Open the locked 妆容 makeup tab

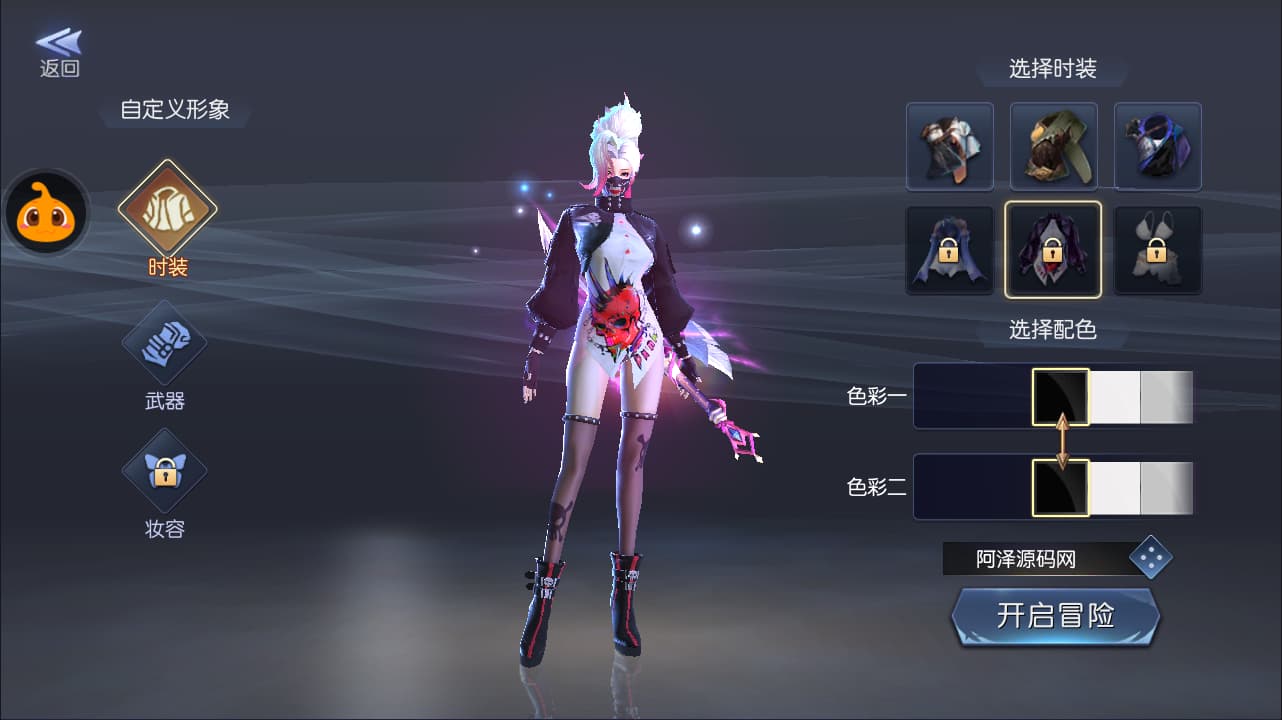pyautogui.click(x=164, y=471)
